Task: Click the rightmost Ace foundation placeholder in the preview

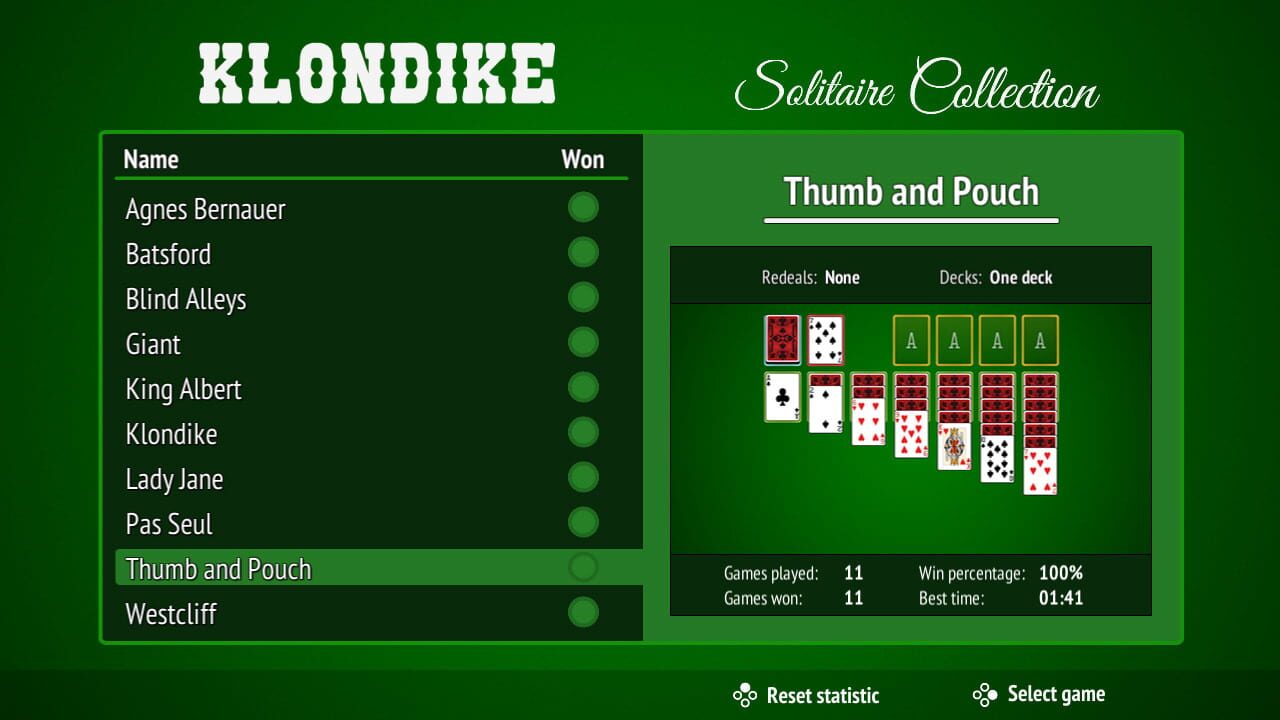Action: pyautogui.click(x=1040, y=340)
